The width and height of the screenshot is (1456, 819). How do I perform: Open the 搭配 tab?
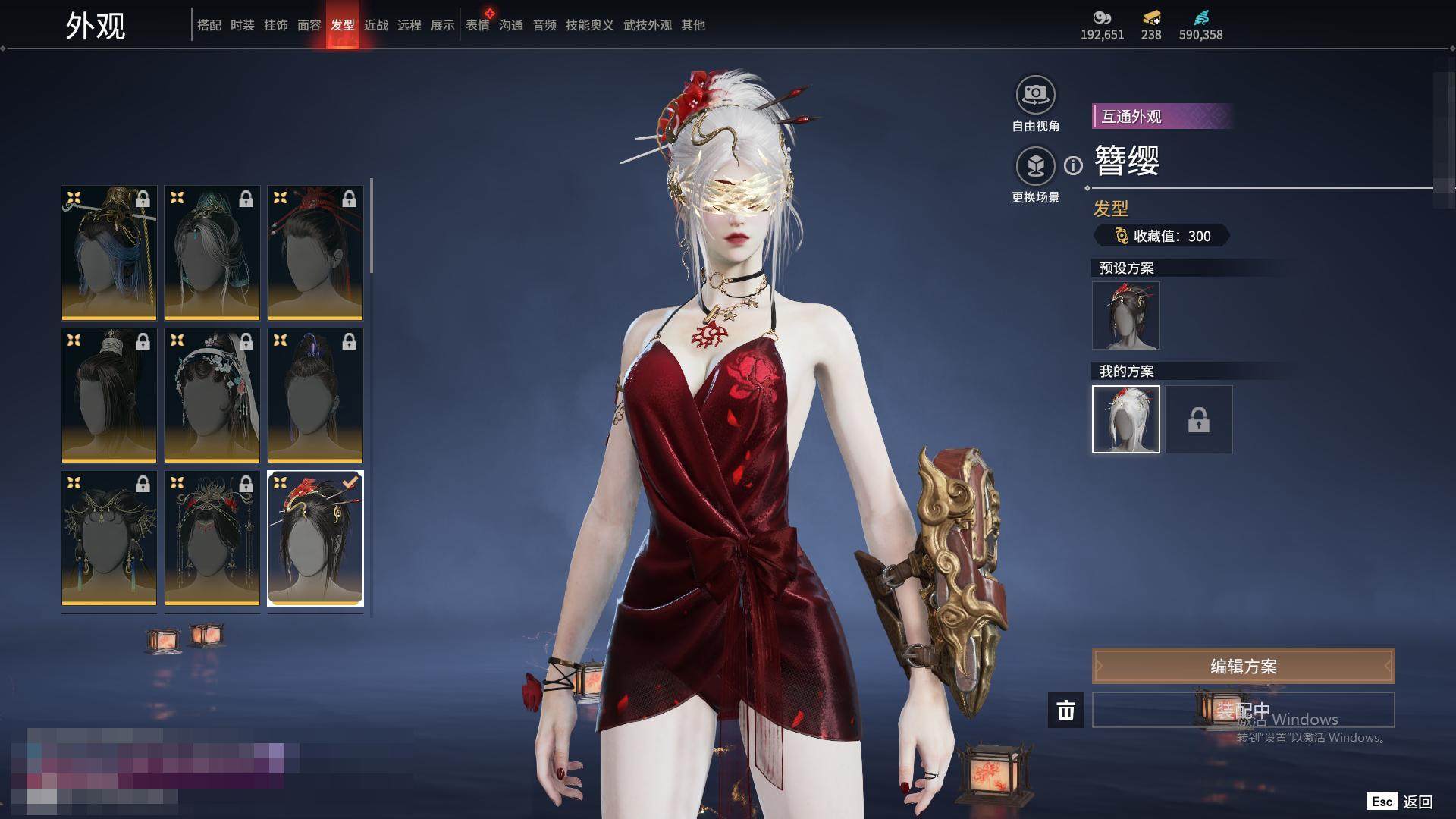209,25
